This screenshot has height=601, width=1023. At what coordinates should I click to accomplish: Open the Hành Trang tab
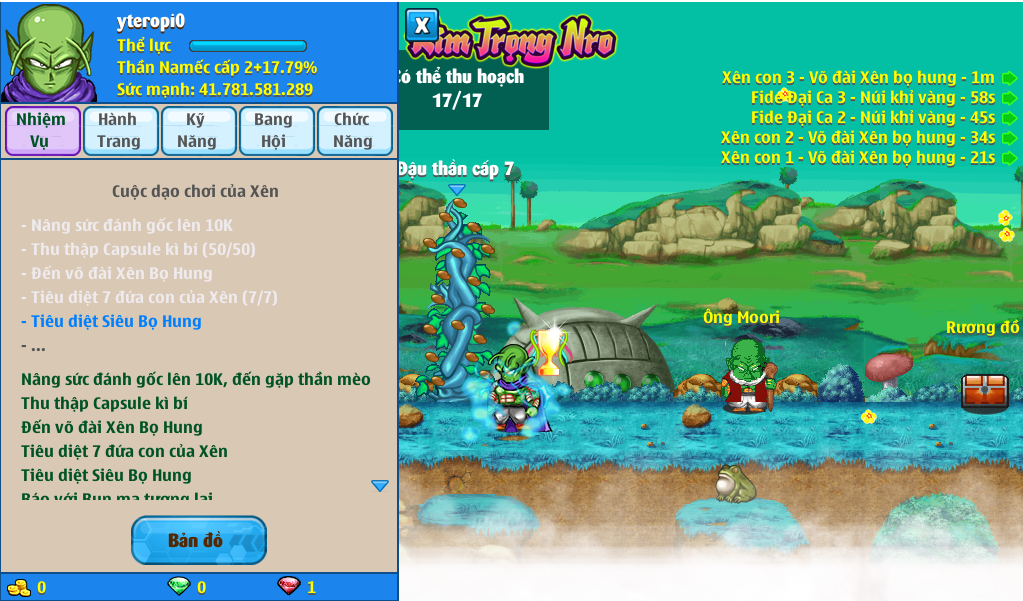point(119,131)
